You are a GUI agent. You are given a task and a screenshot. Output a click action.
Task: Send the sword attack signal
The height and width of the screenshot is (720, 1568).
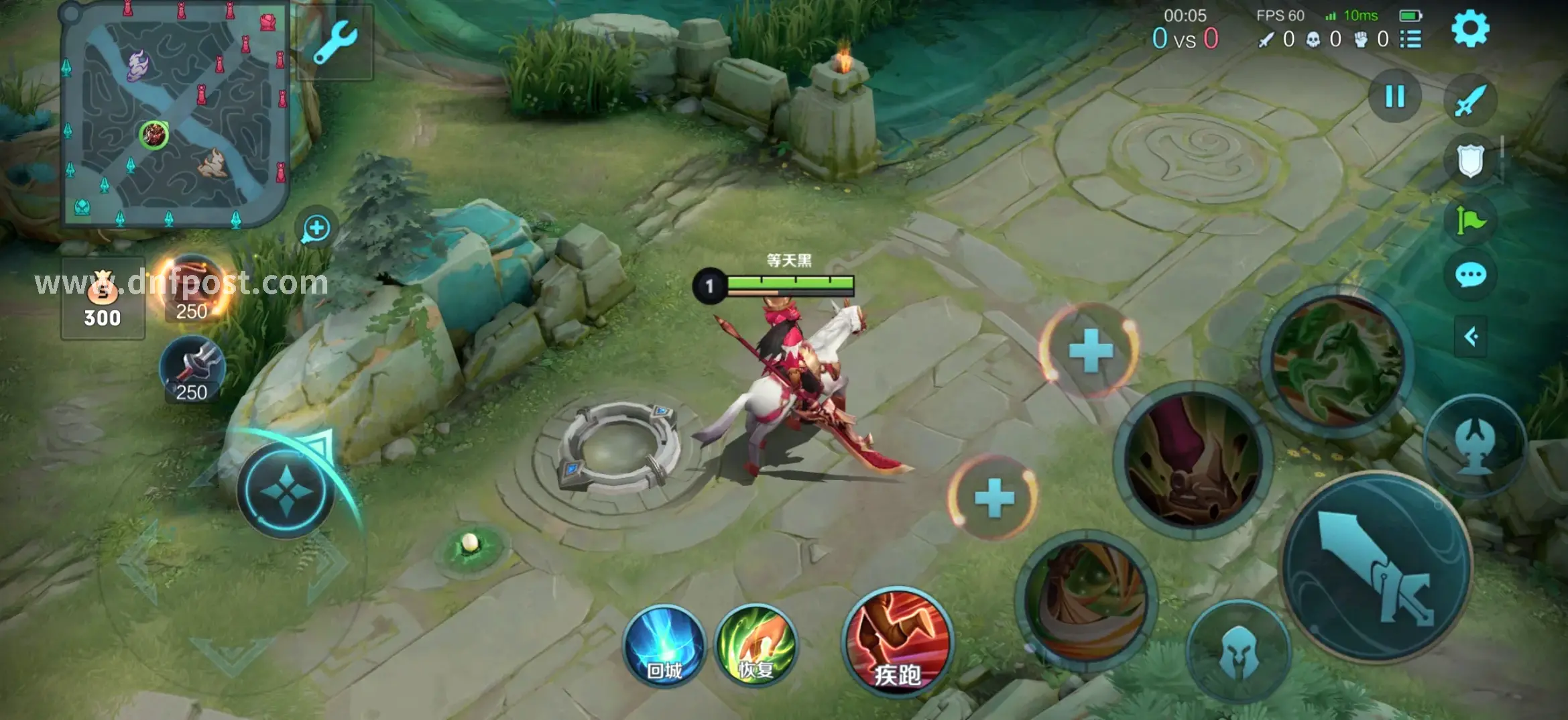(x=1470, y=101)
